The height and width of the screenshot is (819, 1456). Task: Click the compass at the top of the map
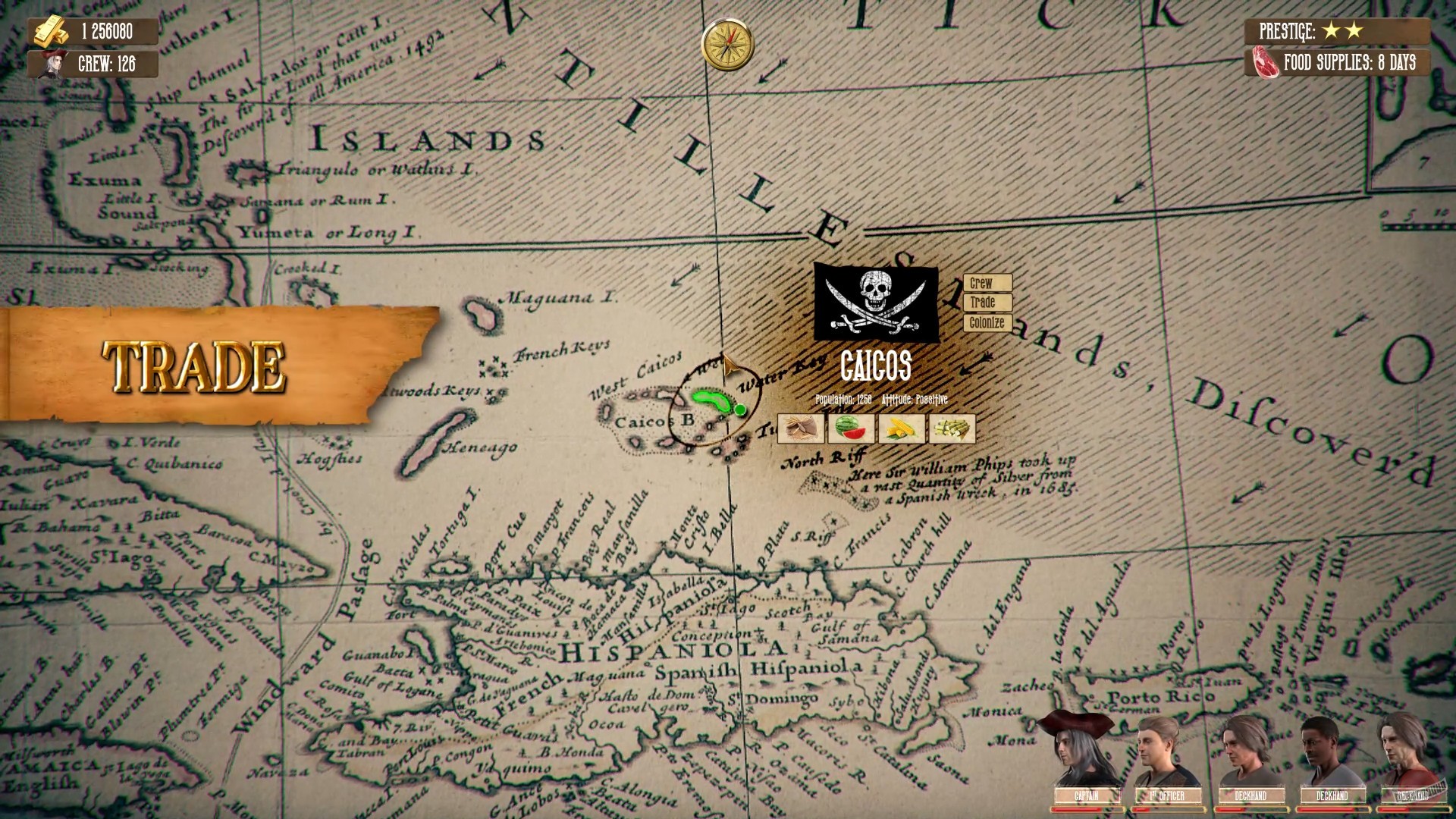coord(729,45)
